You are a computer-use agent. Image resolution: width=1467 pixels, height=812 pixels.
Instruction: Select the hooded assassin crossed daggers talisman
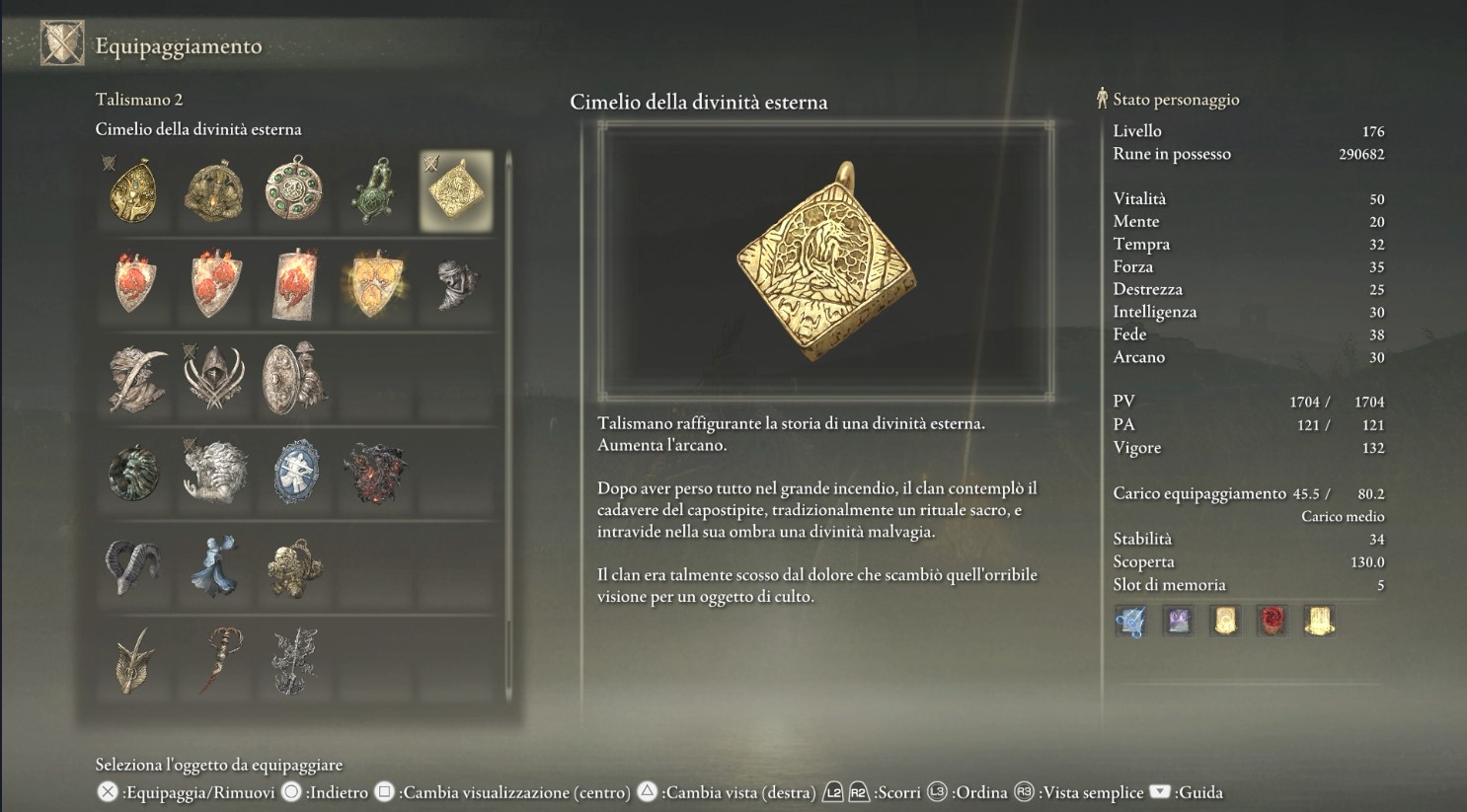pyautogui.click(x=214, y=379)
